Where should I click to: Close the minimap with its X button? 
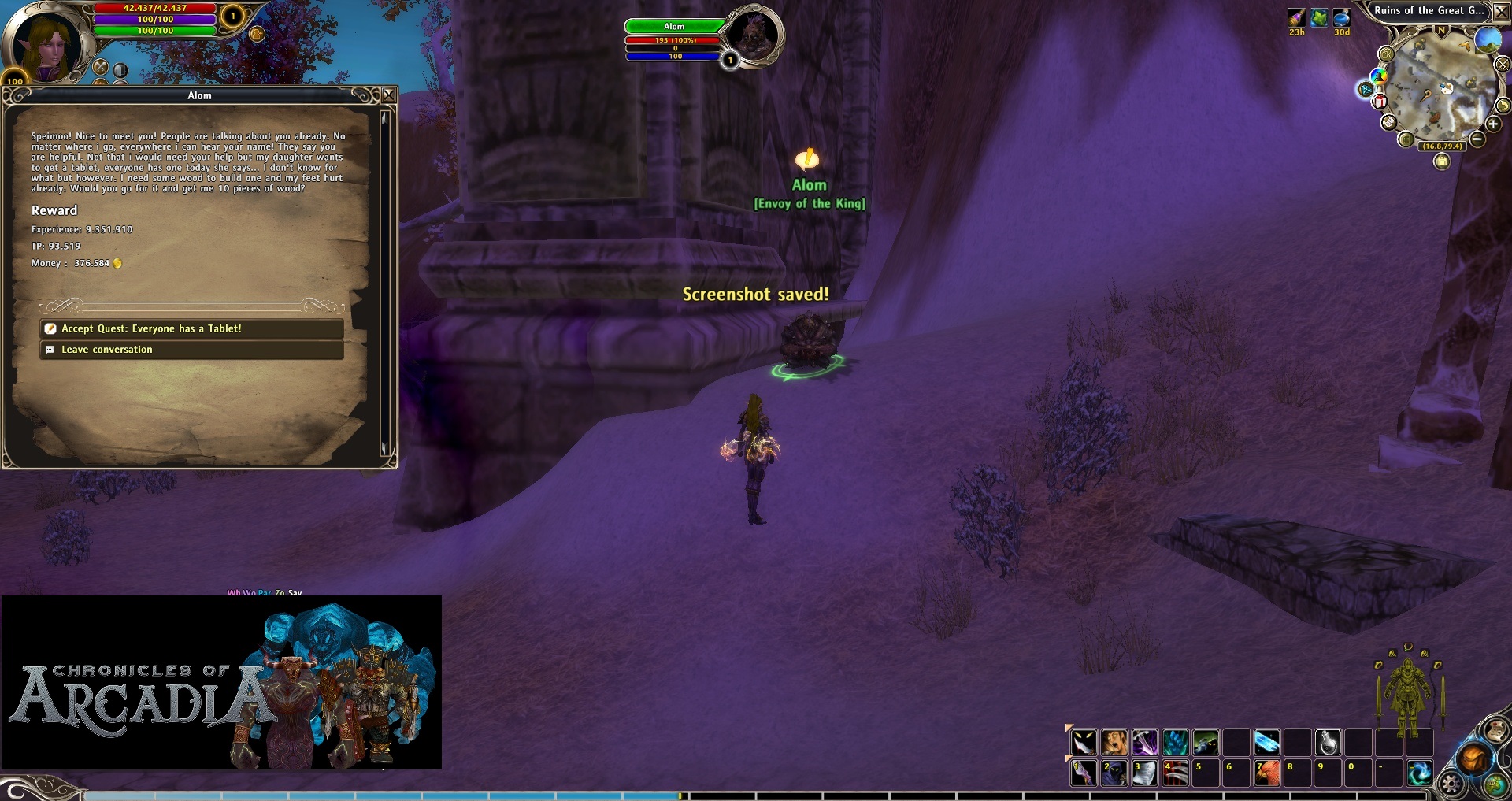point(1502,12)
